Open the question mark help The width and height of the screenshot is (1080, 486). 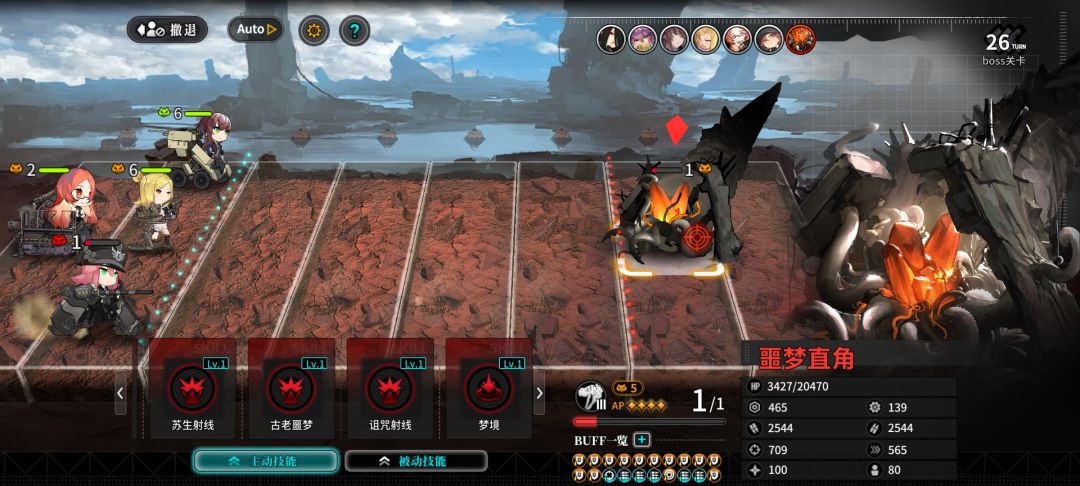[354, 30]
